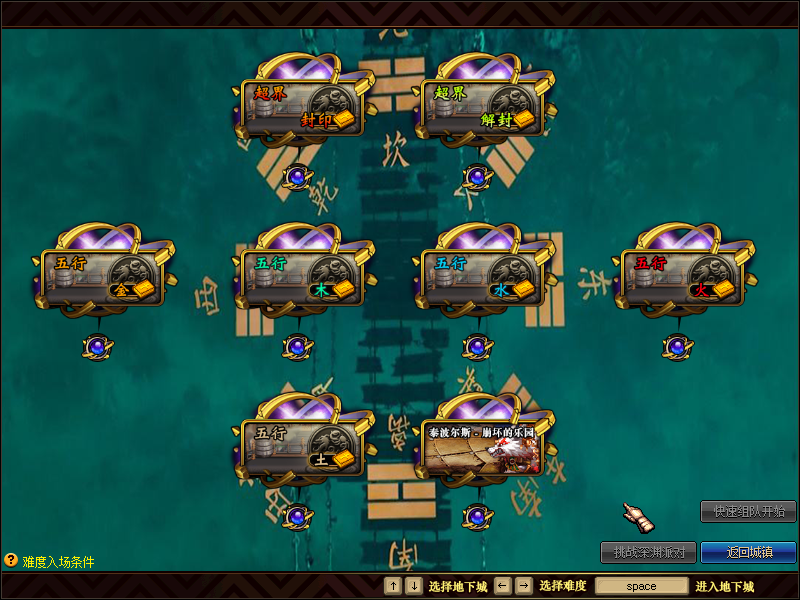Click the 返回城镇 return to town button
The image size is (800, 600).
pyautogui.click(x=748, y=552)
